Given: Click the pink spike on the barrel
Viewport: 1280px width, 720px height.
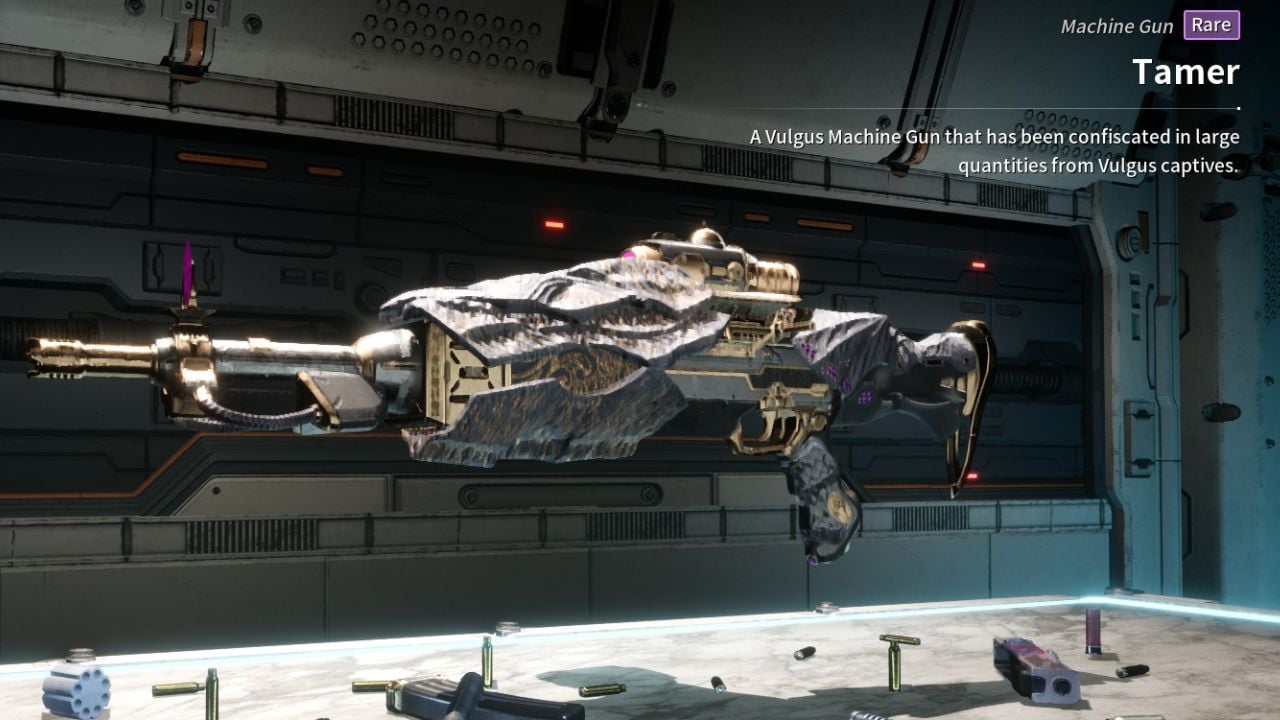Looking at the screenshot, I should (188, 270).
